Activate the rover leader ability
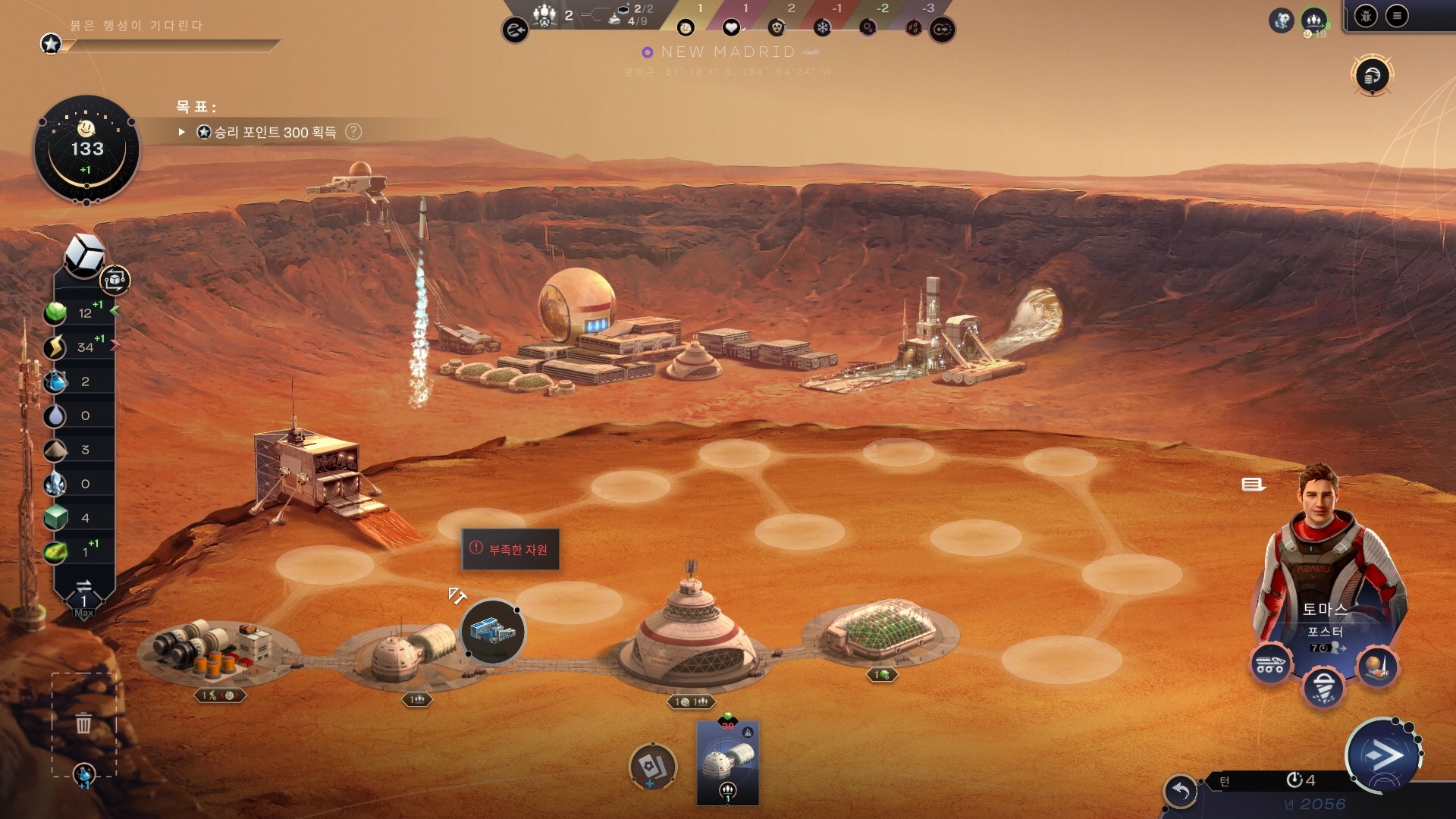This screenshot has height=819, width=1456. pyautogui.click(x=1270, y=665)
